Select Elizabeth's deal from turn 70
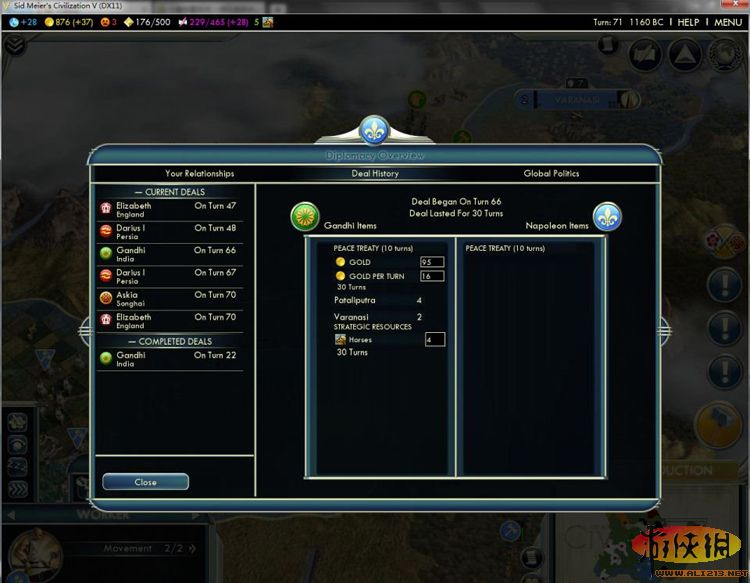This screenshot has width=750, height=583. [x=170, y=321]
